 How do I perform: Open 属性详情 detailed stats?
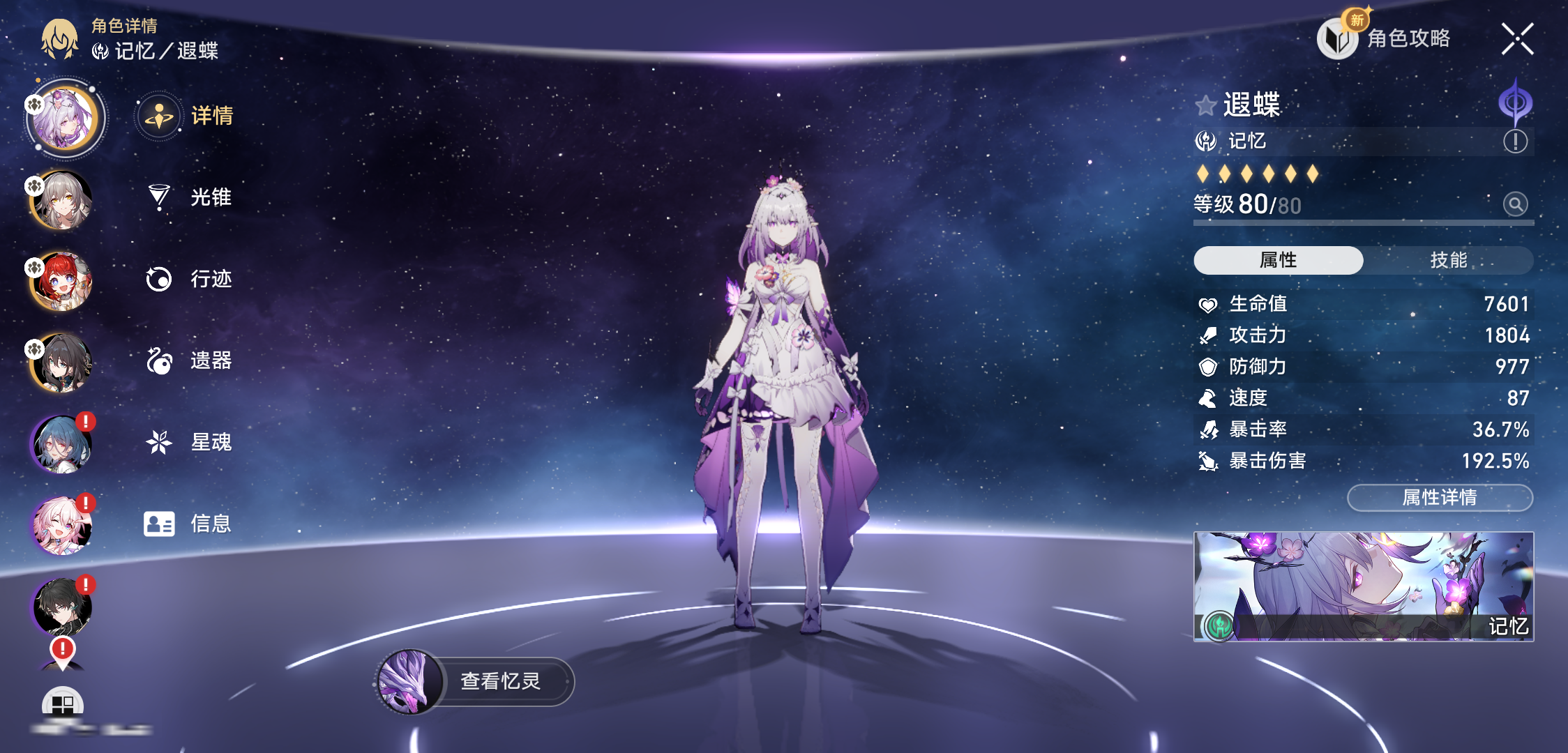(x=1440, y=498)
